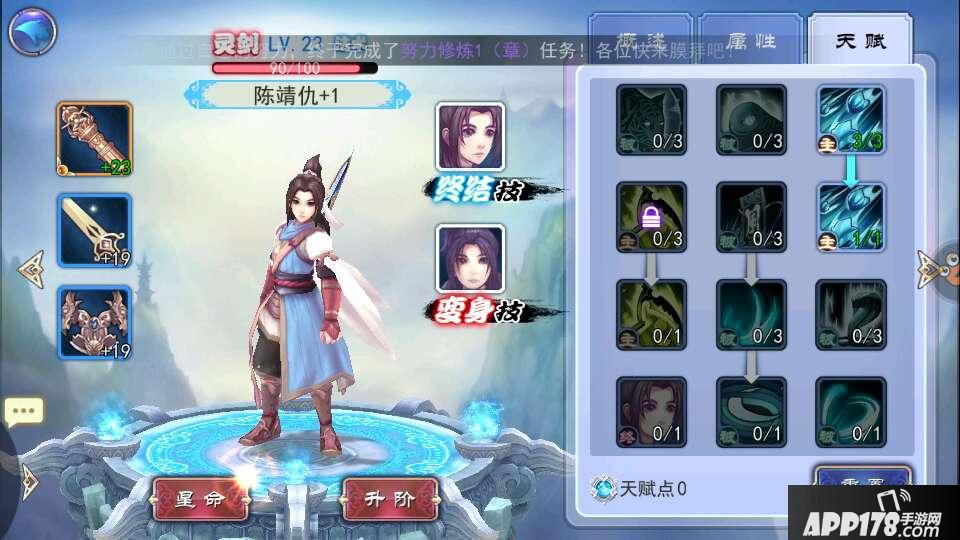Image resolution: width=960 pixels, height=540 pixels.
Task: Open the 概述 overview tab
Action: [x=640, y=41]
